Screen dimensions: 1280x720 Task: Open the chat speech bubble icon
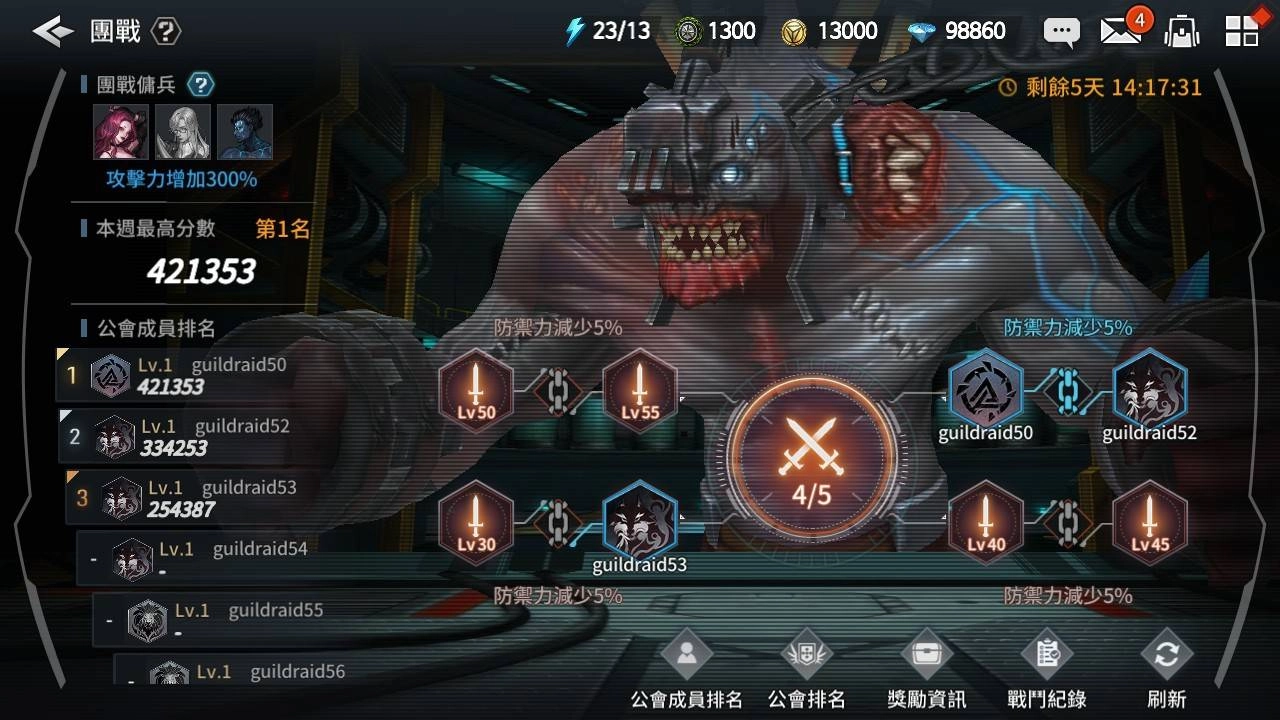pos(1061,31)
